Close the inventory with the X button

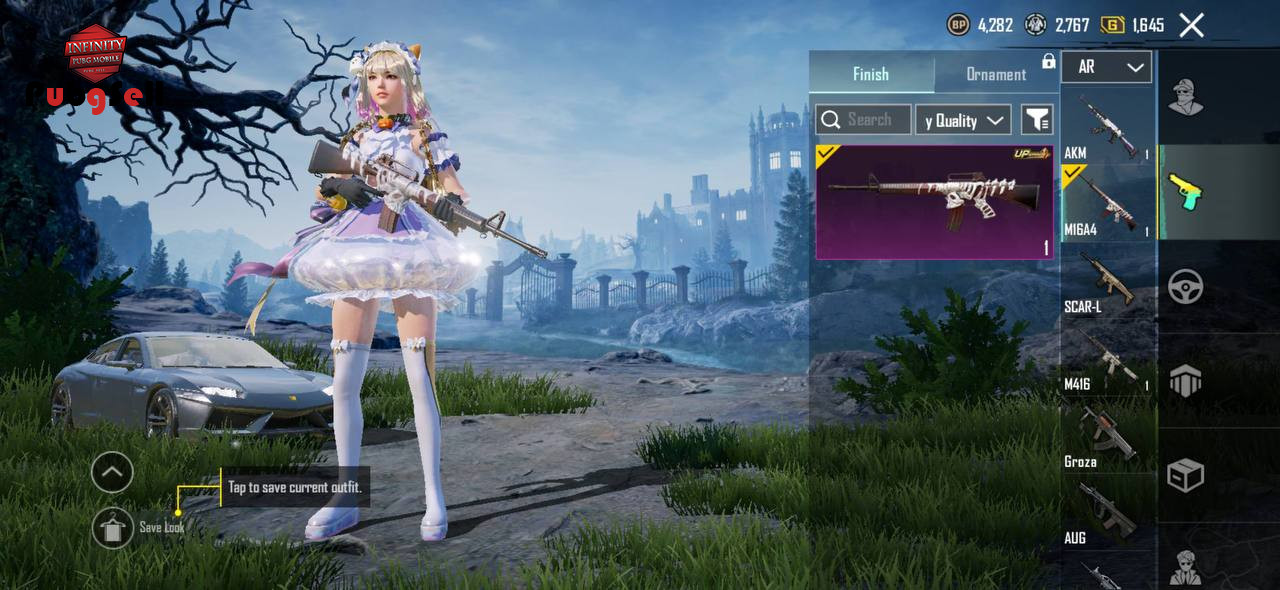point(1191,25)
